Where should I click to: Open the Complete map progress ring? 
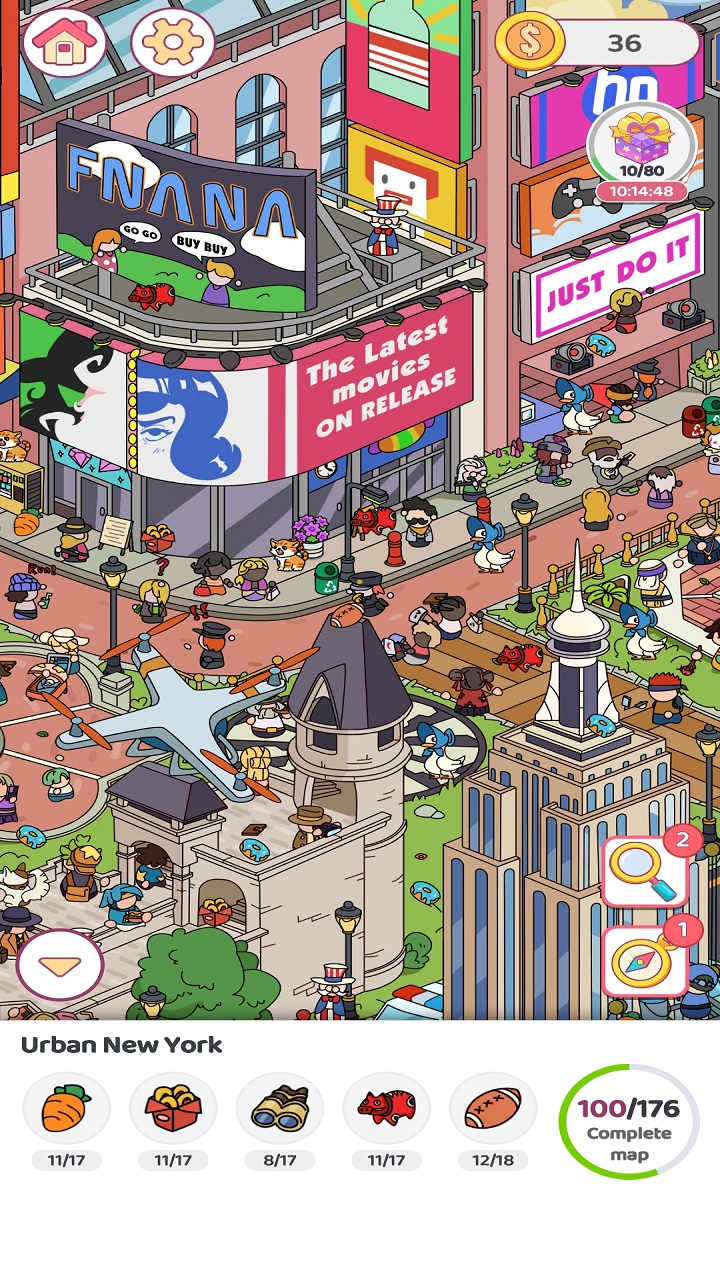[629, 1121]
